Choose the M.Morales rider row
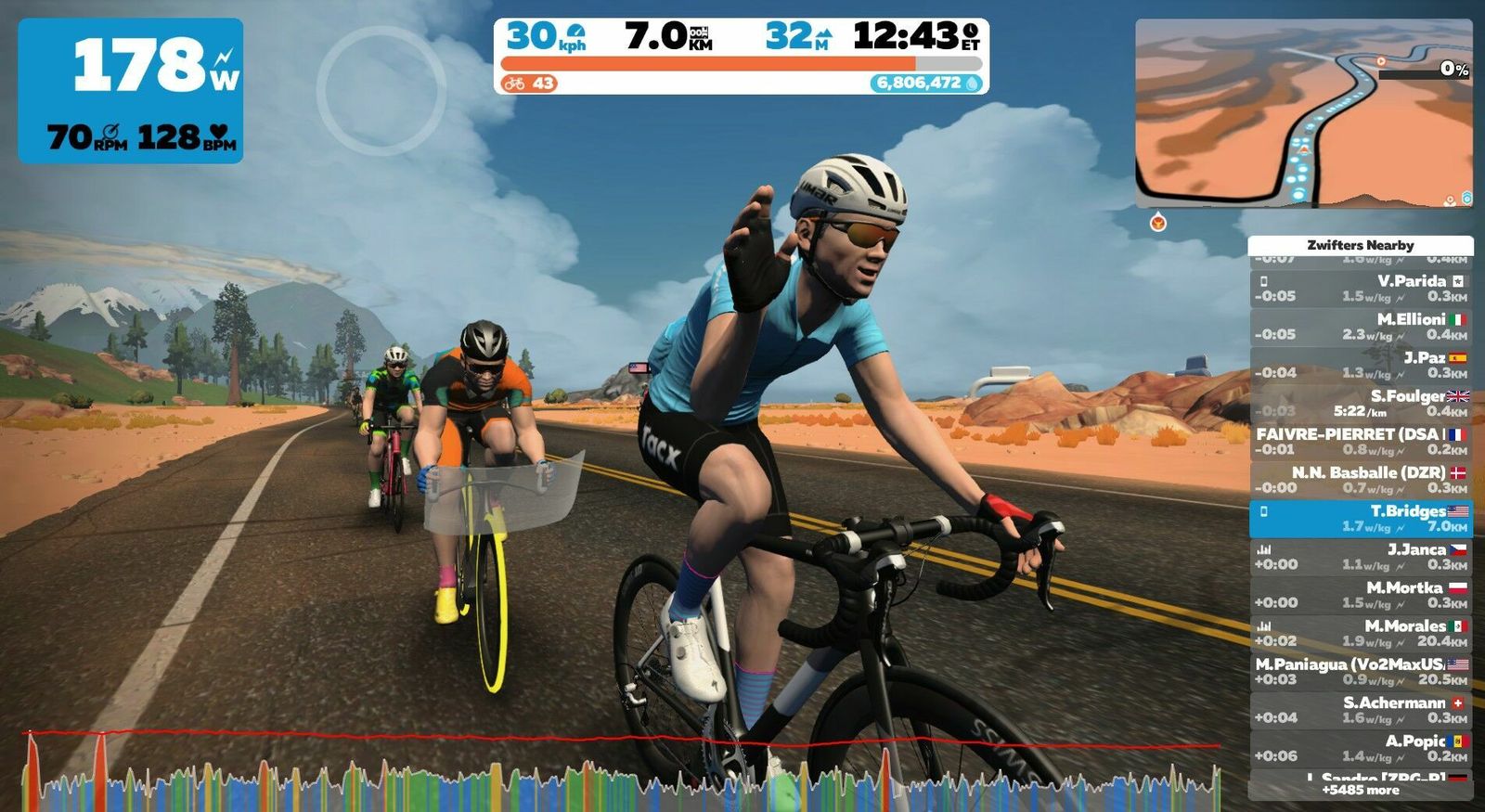The width and height of the screenshot is (1485, 812). pos(1361,634)
